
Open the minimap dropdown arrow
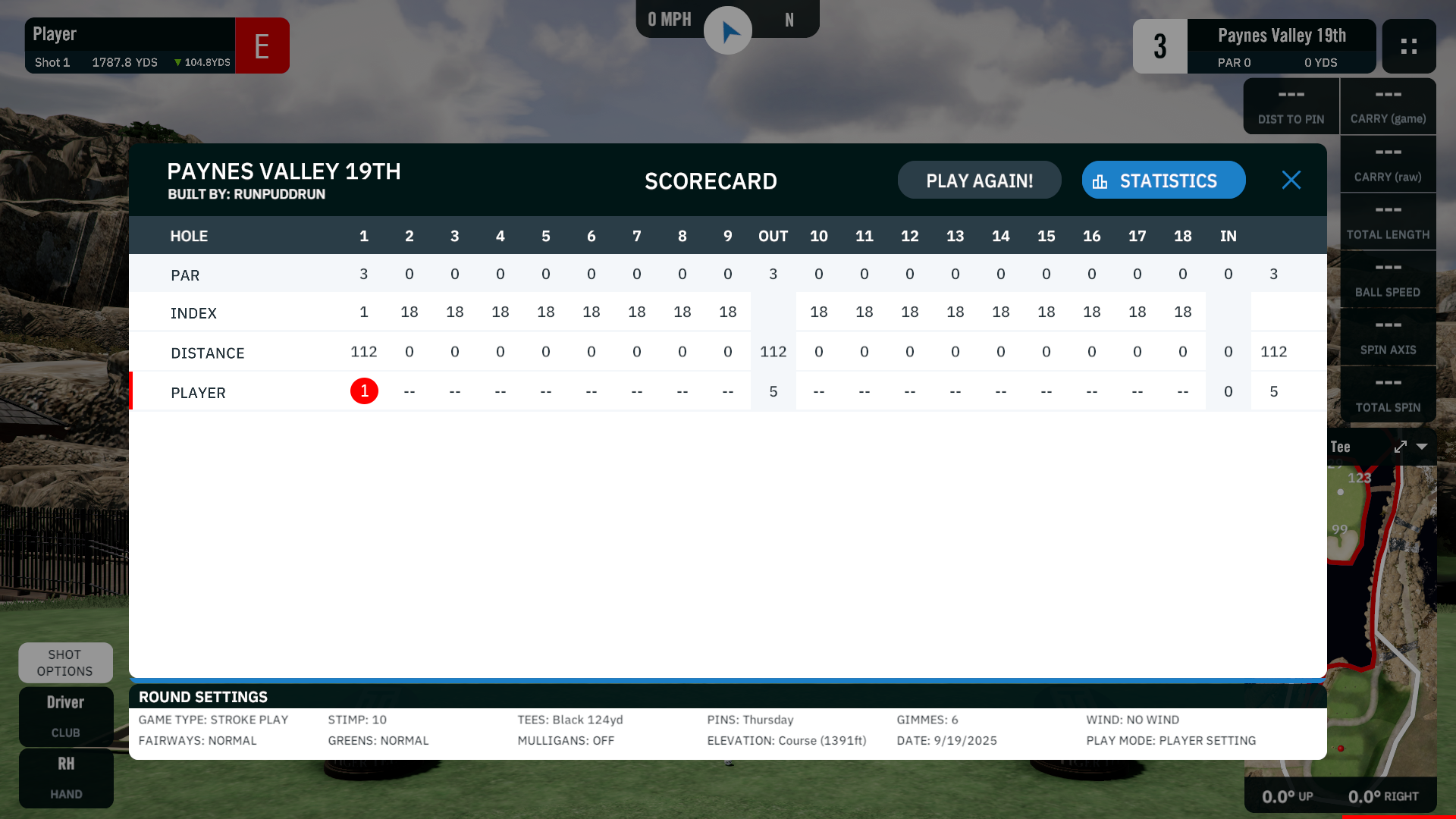click(x=1422, y=447)
